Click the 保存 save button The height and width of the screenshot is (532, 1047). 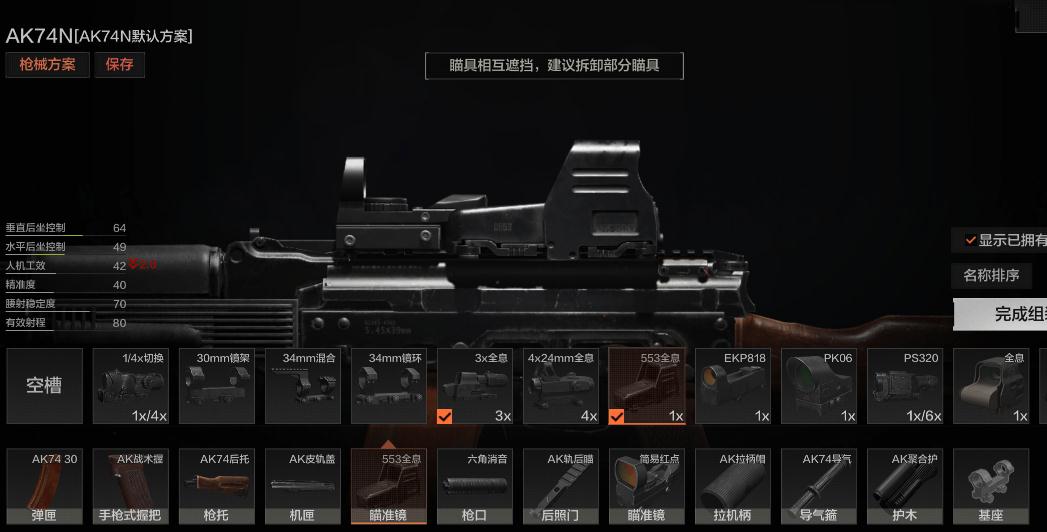(x=119, y=66)
